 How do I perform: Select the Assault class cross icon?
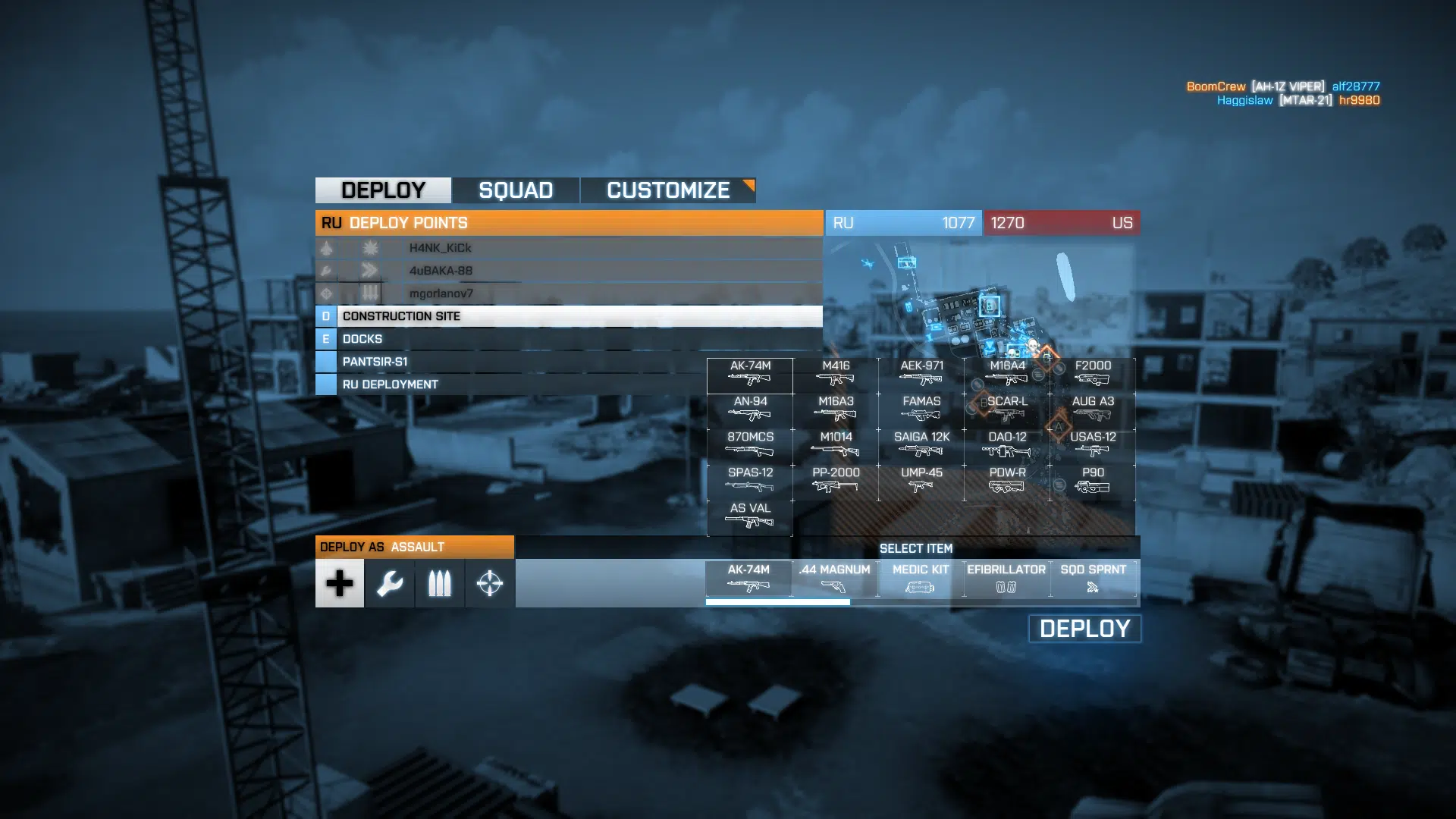point(340,583)
